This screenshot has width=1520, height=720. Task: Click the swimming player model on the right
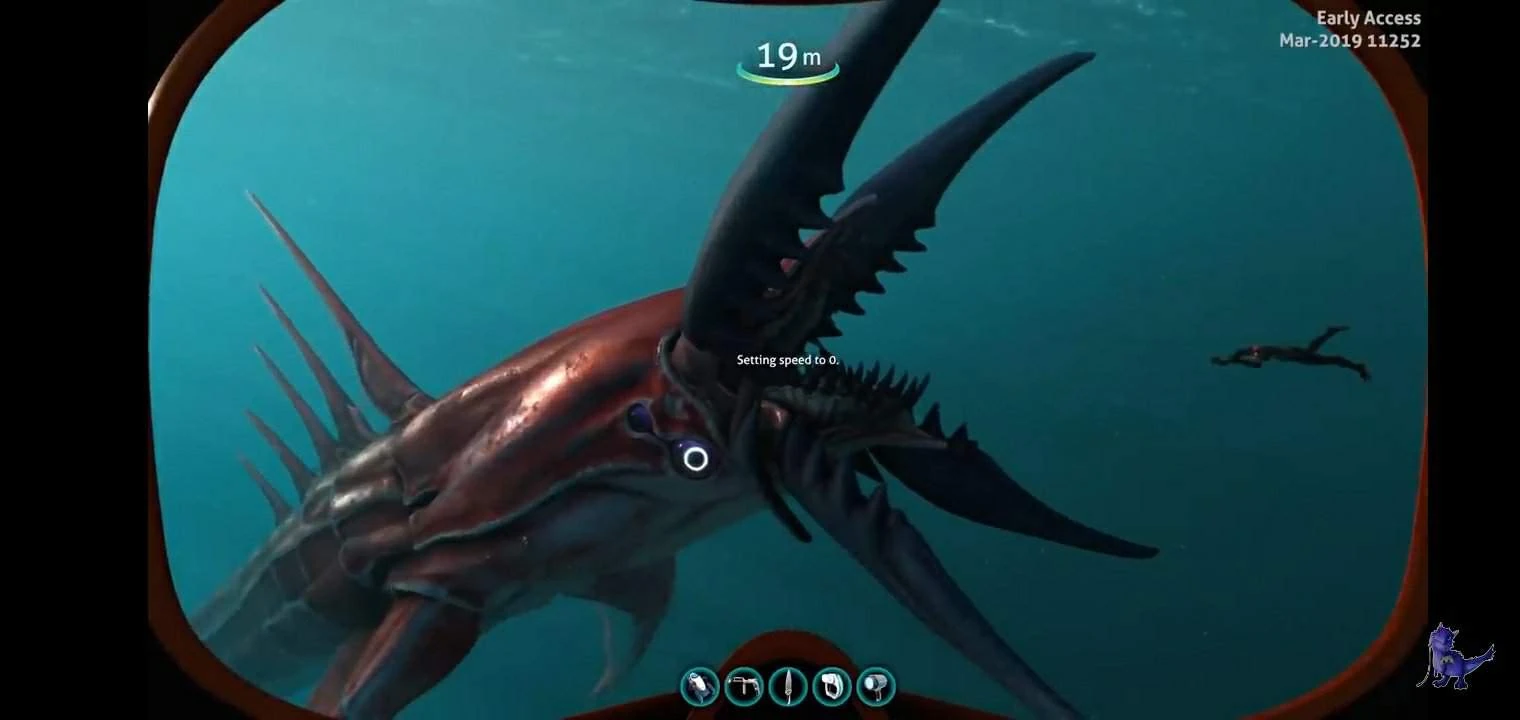pos(1290,355)
